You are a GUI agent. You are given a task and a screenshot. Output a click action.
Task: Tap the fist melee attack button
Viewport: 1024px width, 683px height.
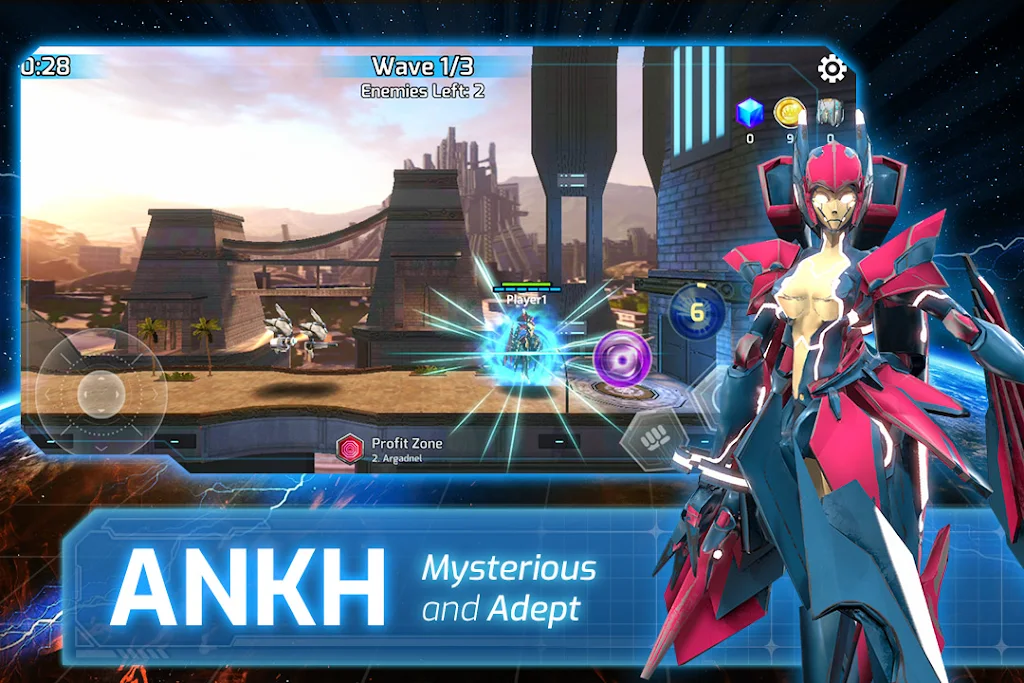tap(653, 441)
